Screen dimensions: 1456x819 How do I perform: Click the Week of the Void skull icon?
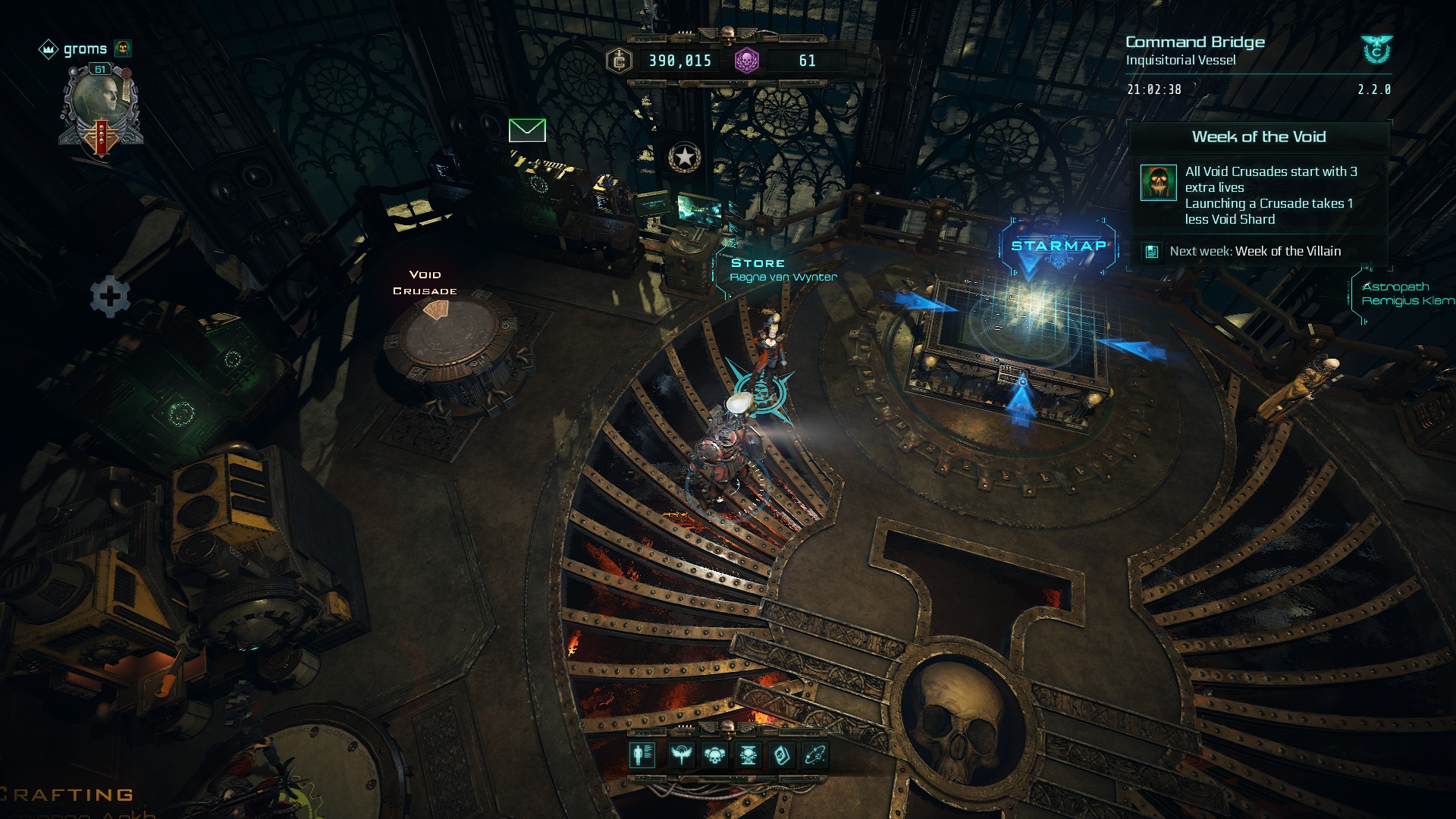tap(1158, 183)
